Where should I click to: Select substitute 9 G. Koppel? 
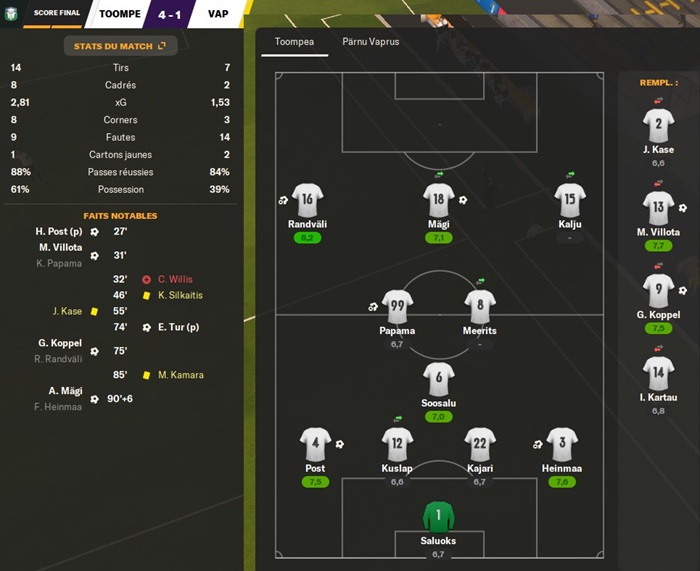(x=658, y=291)
